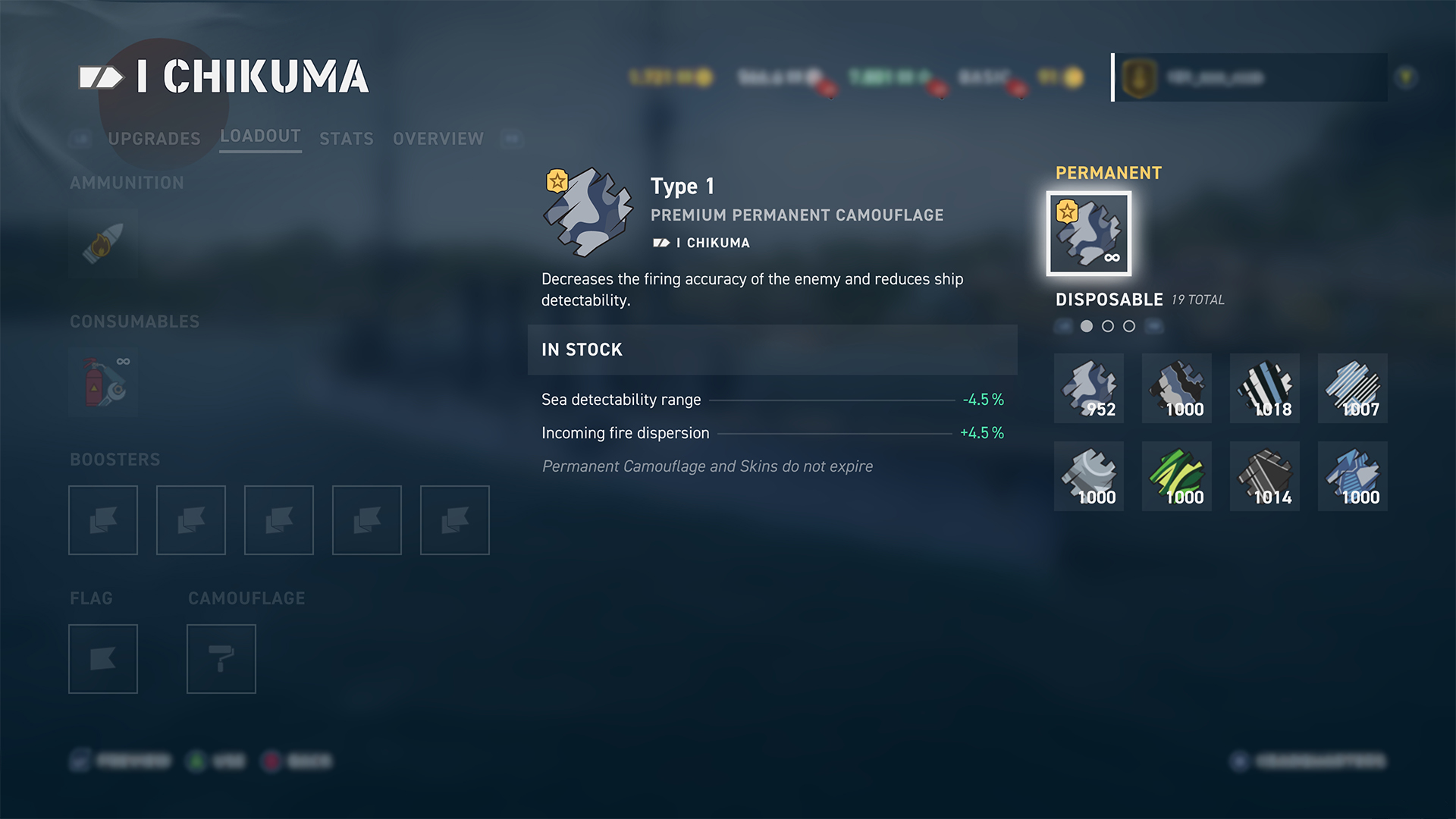Go to the Stats tab

tap(347, 139)
